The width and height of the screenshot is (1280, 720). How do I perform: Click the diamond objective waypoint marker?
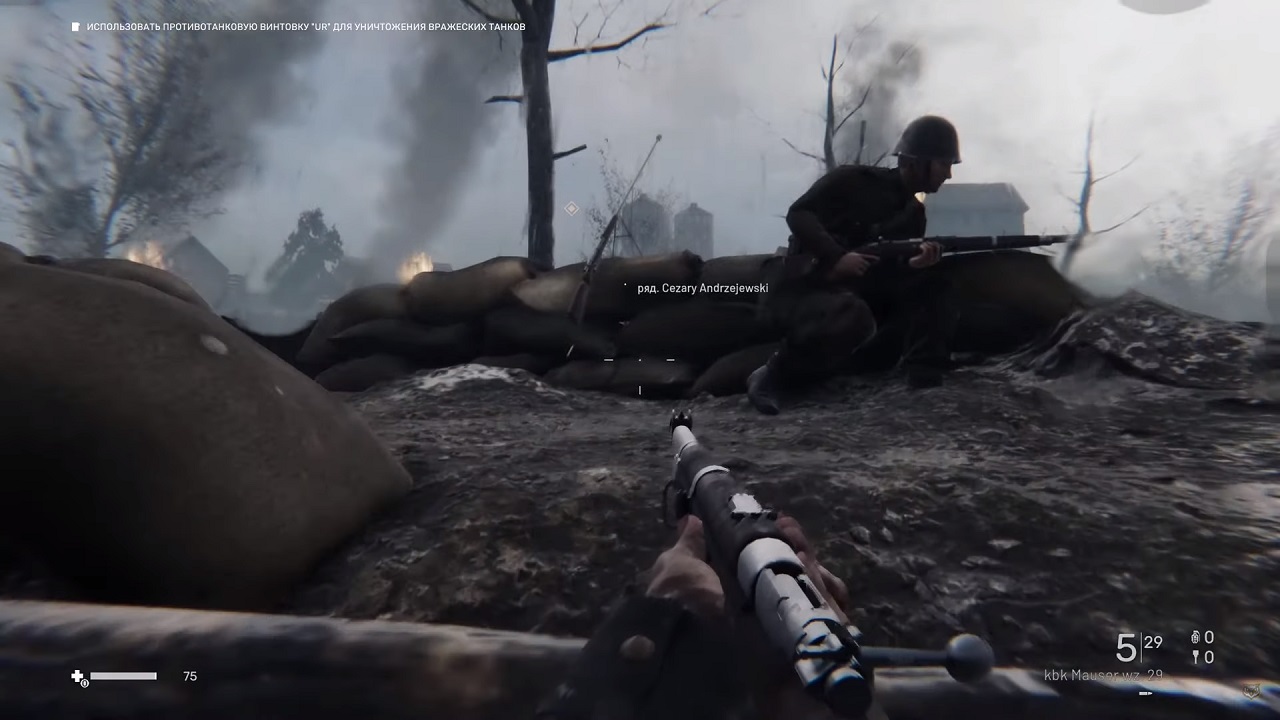click(x=571, y=208)
